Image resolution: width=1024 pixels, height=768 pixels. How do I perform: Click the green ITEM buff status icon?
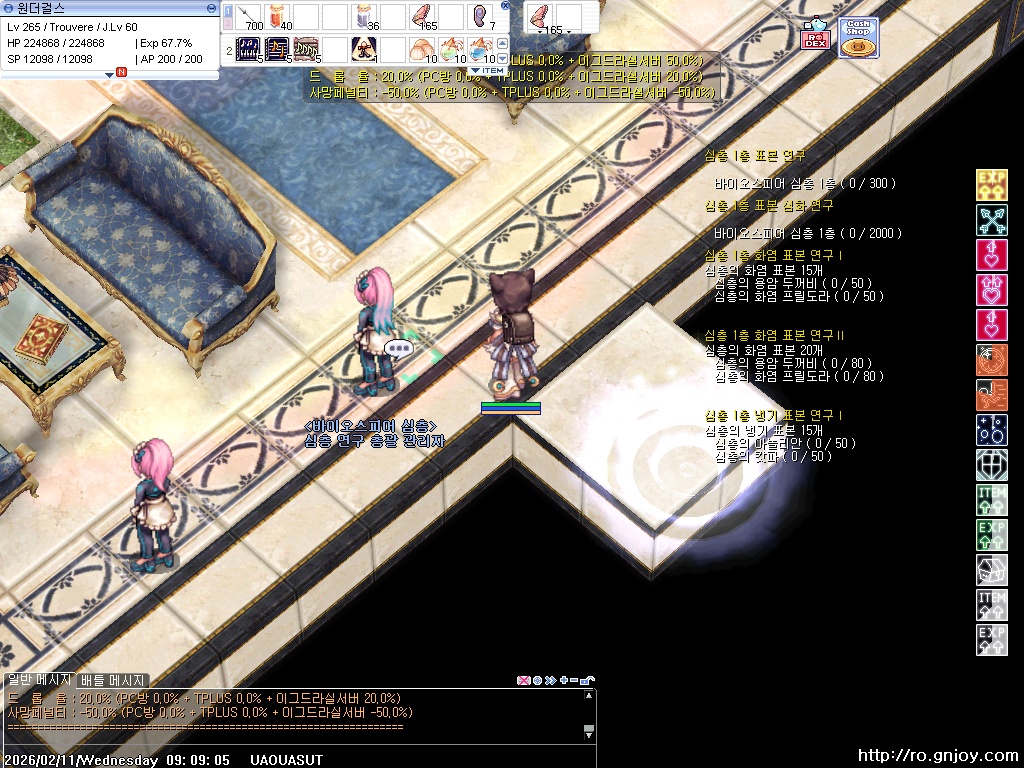pos(991,498)
